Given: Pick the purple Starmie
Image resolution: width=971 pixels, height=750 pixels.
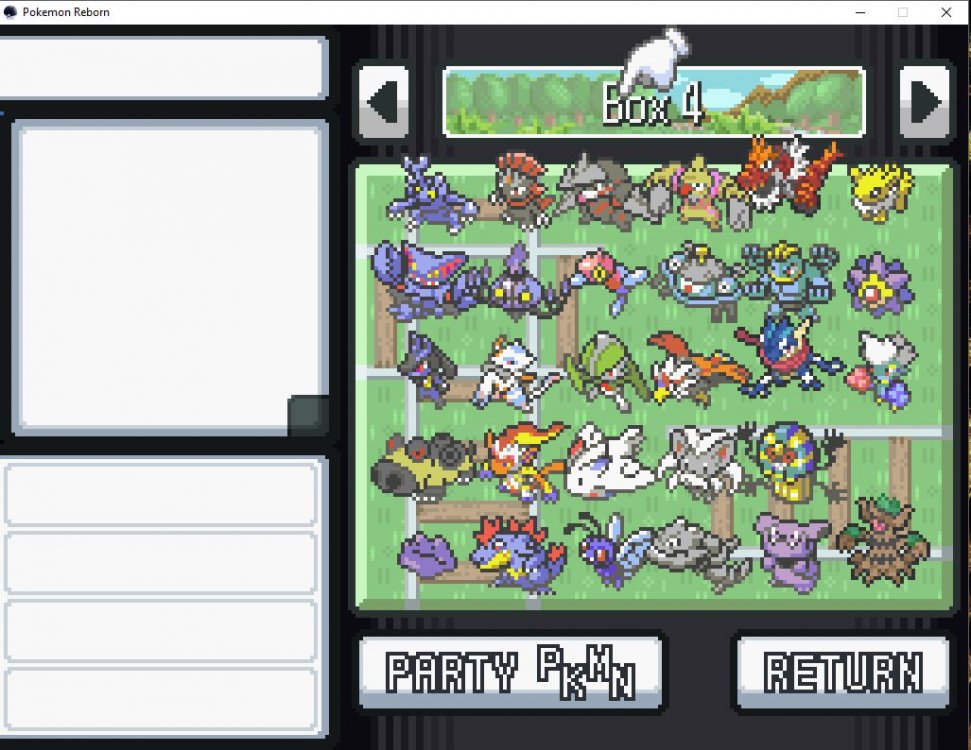Looking at the screenshot, I should [x=877, y=283].
